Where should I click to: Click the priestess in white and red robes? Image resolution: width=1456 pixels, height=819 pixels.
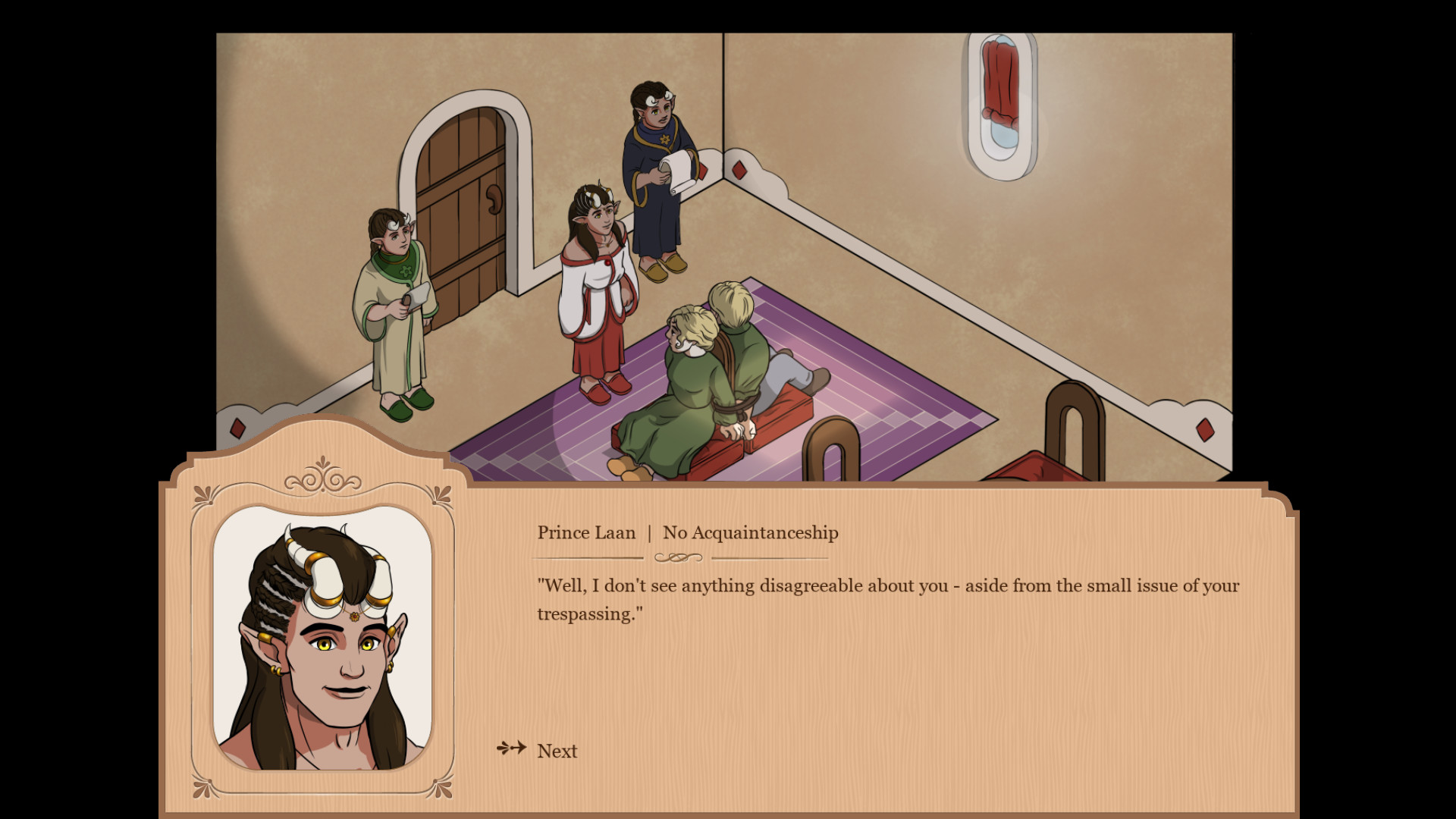click(x=599, y=288)
